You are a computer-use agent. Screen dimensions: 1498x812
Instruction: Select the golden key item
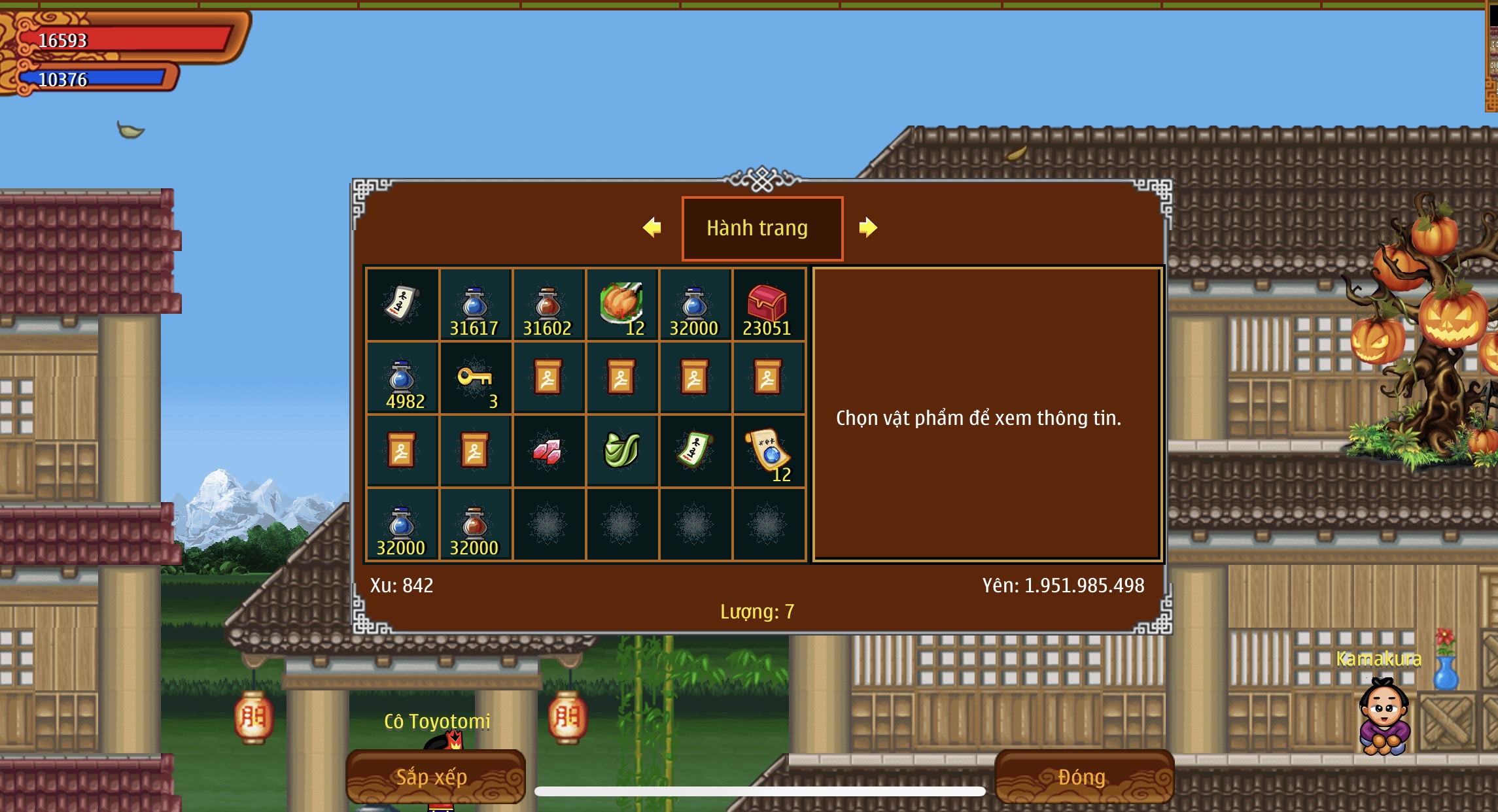476,379
